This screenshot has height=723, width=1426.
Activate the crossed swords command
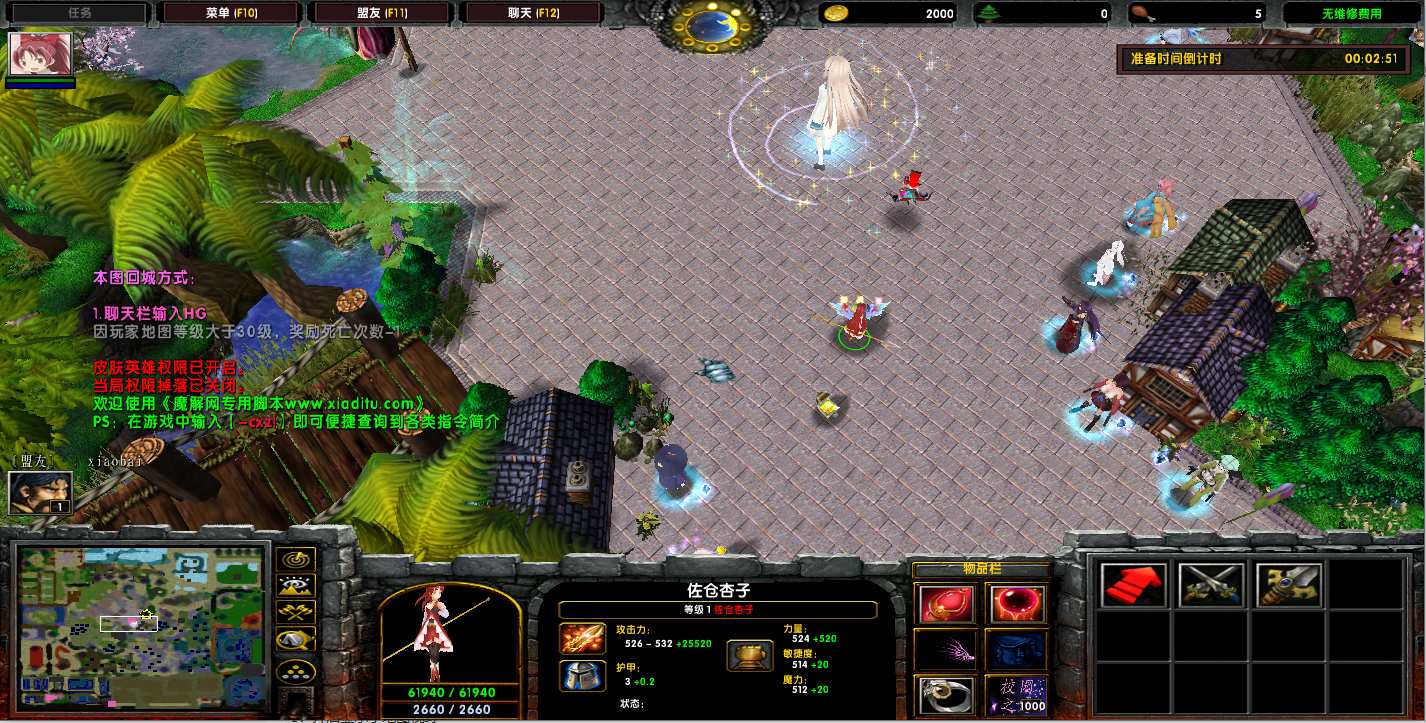1211,585
